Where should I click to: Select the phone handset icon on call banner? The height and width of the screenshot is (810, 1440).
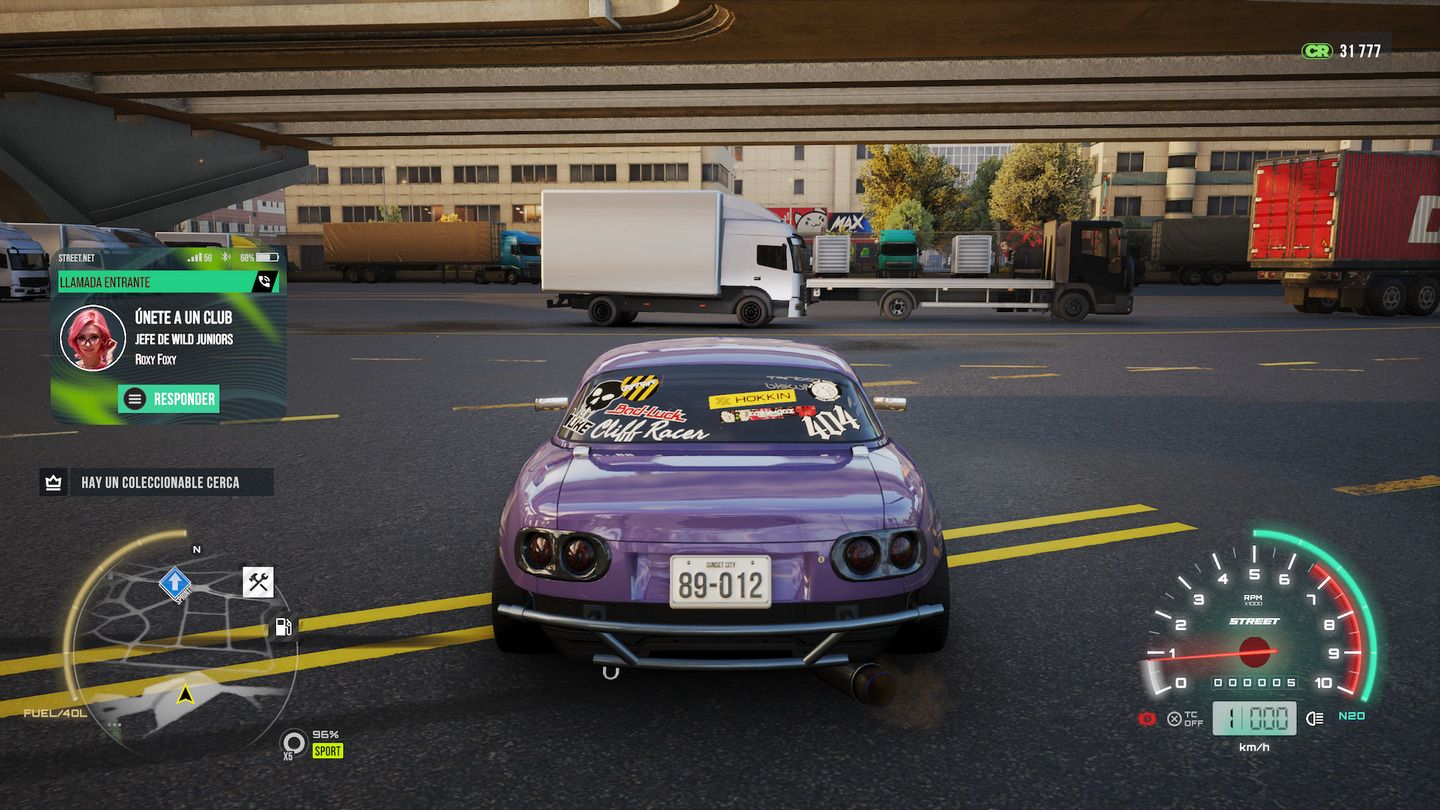(265, 282)
